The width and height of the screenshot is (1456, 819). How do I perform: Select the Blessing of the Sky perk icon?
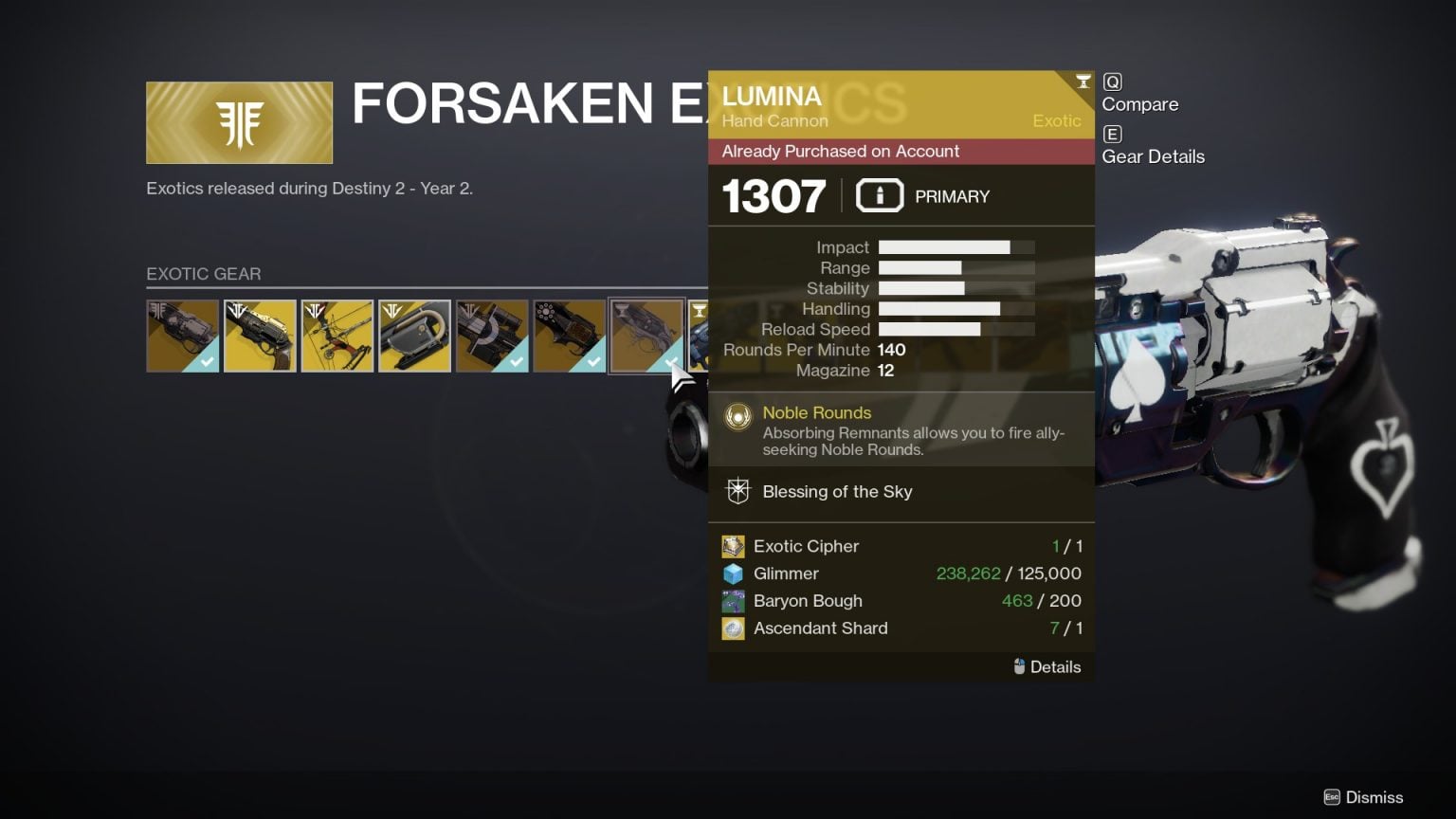(x=737, y=491)
